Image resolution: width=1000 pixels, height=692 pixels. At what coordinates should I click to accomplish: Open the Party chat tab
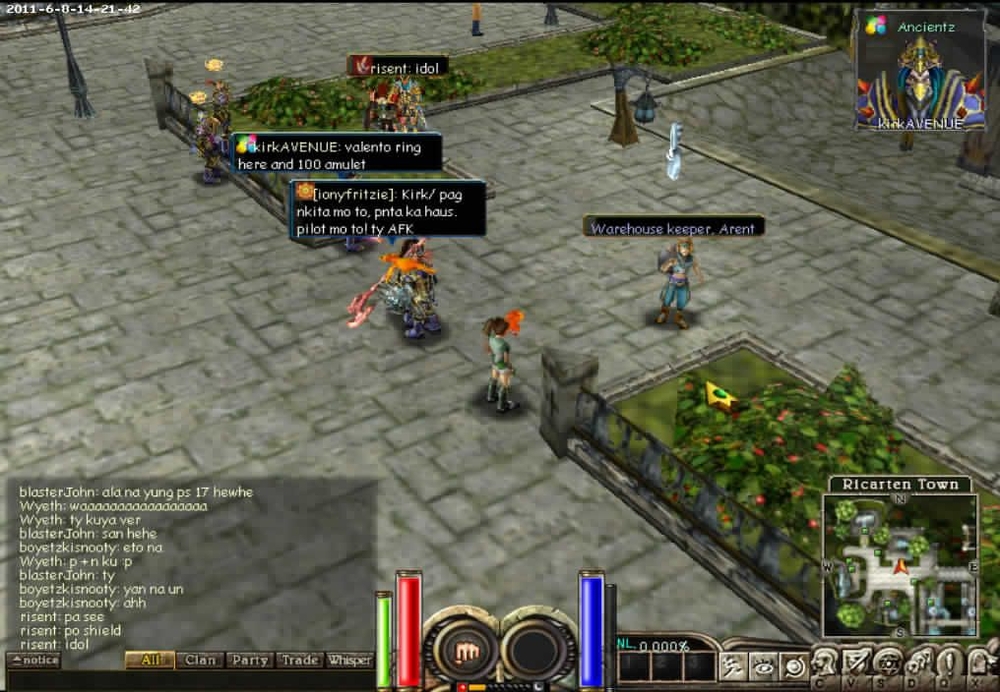point(249,660)
